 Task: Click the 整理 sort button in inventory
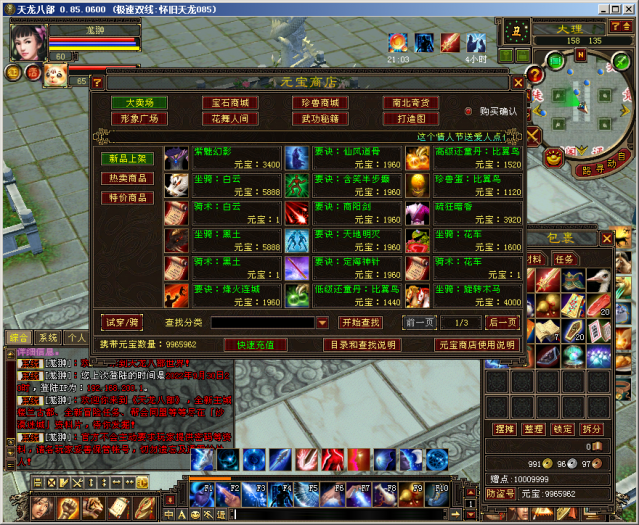534,428
